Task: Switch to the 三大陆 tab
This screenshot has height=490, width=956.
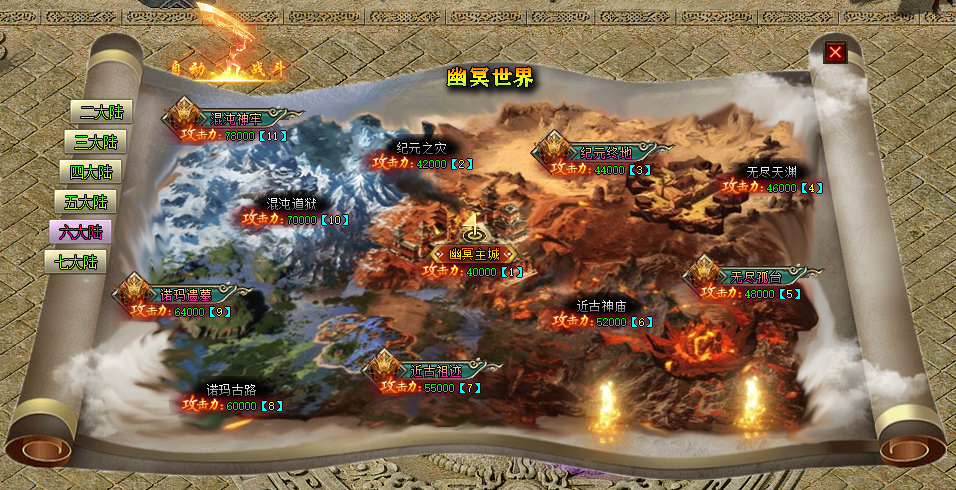Action: point(96,142)
